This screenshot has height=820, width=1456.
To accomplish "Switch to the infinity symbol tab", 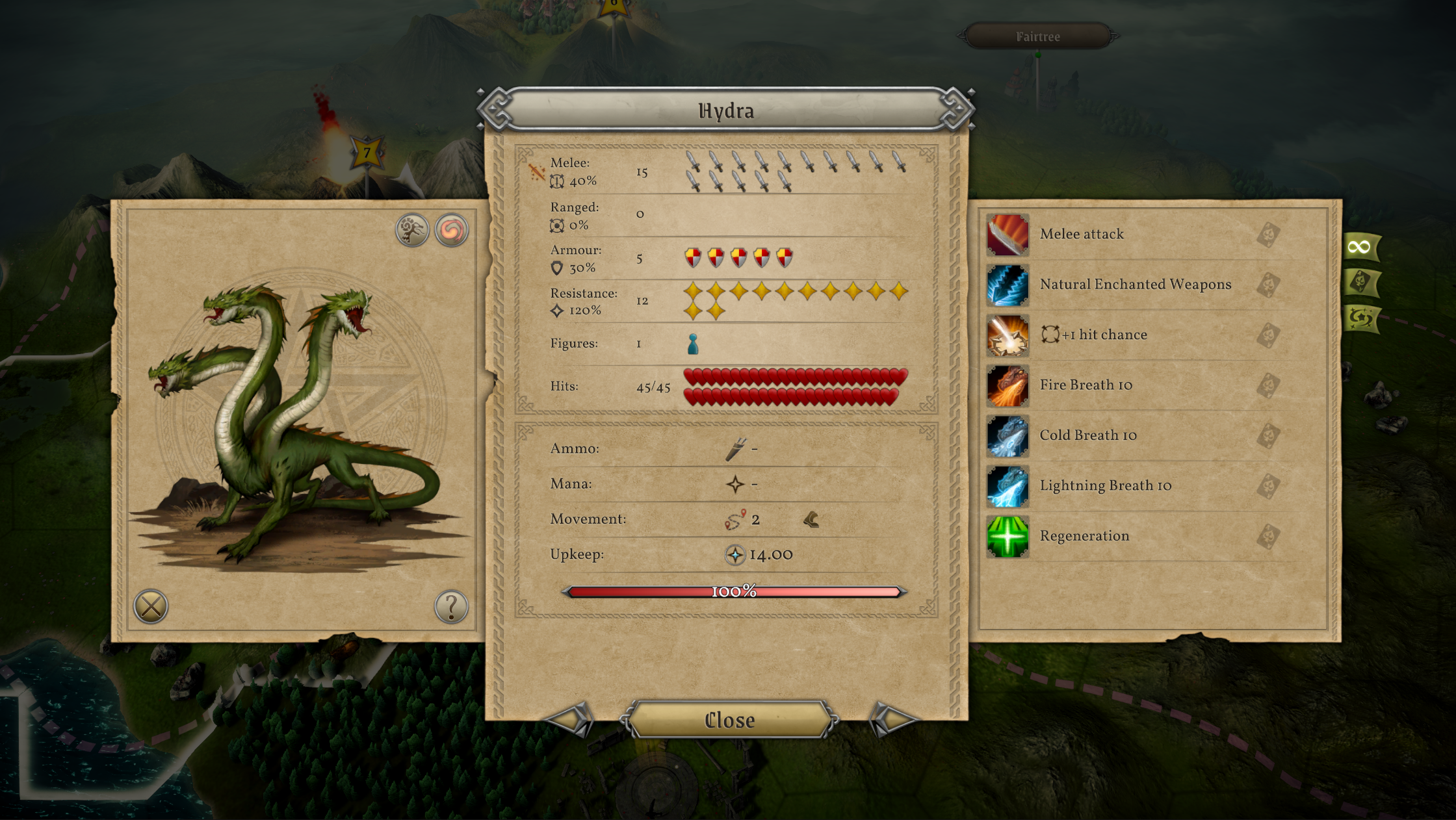I will pos(1360,247).
